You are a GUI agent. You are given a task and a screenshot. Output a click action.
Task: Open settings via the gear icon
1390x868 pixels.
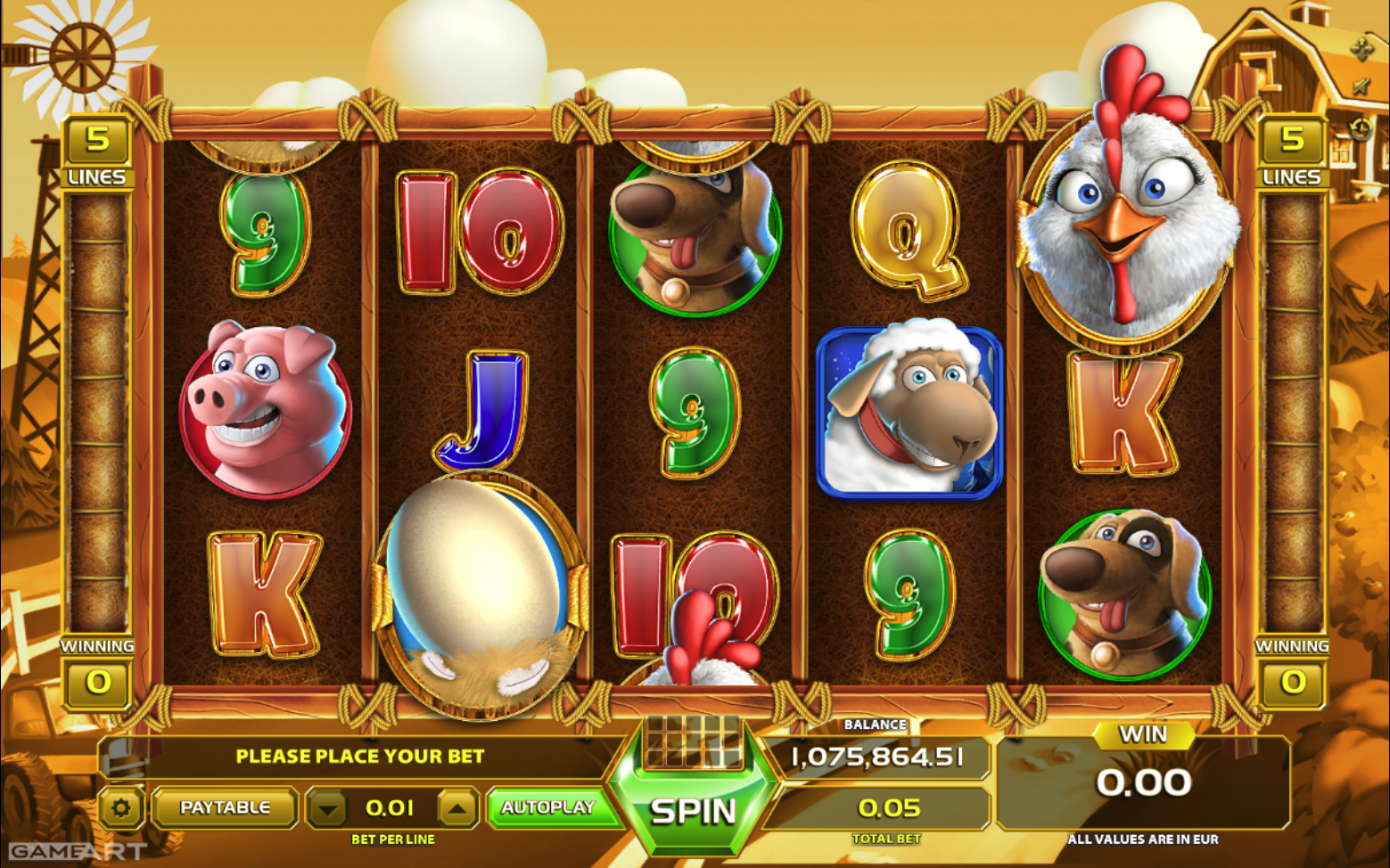(121, 808)
